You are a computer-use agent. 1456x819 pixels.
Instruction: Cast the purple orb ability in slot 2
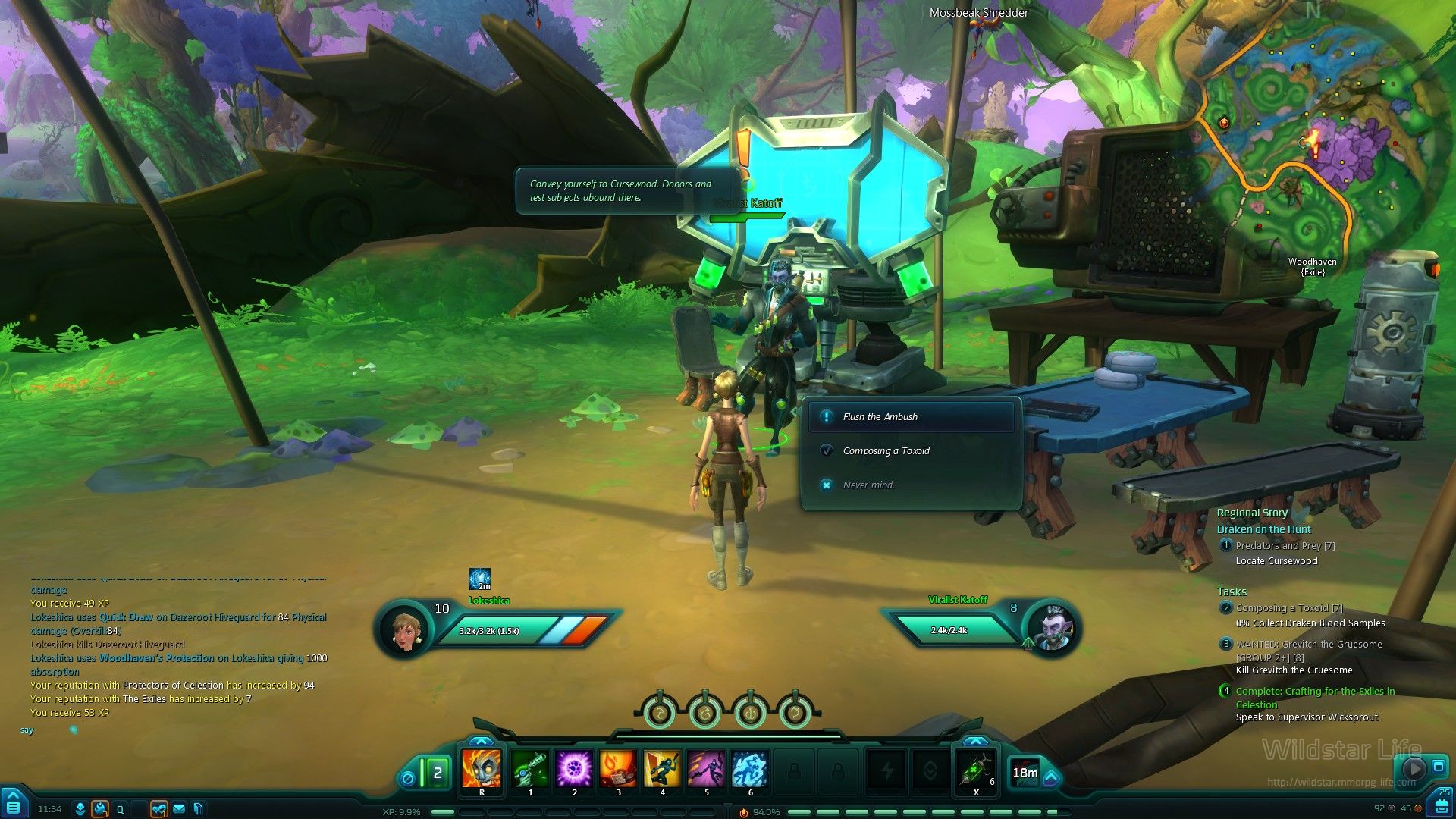coord(574,767)
